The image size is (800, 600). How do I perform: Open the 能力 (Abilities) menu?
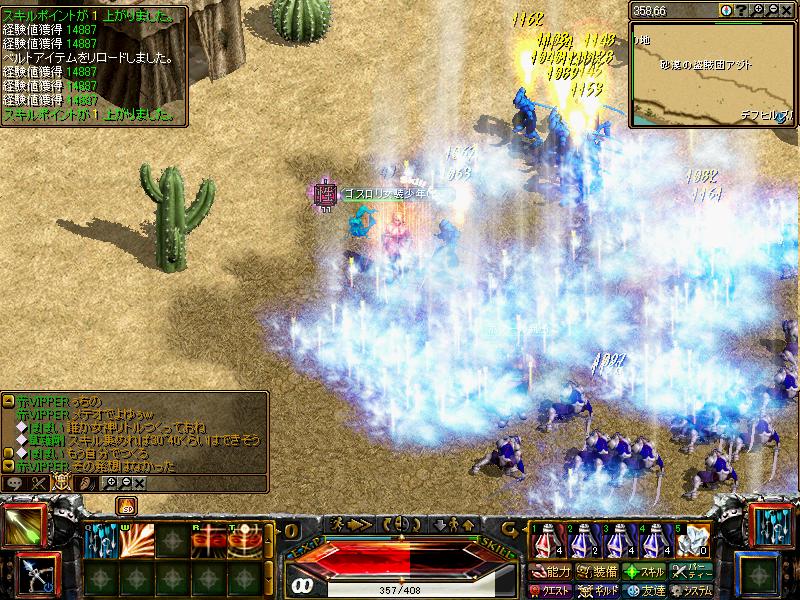coord(550,572)
